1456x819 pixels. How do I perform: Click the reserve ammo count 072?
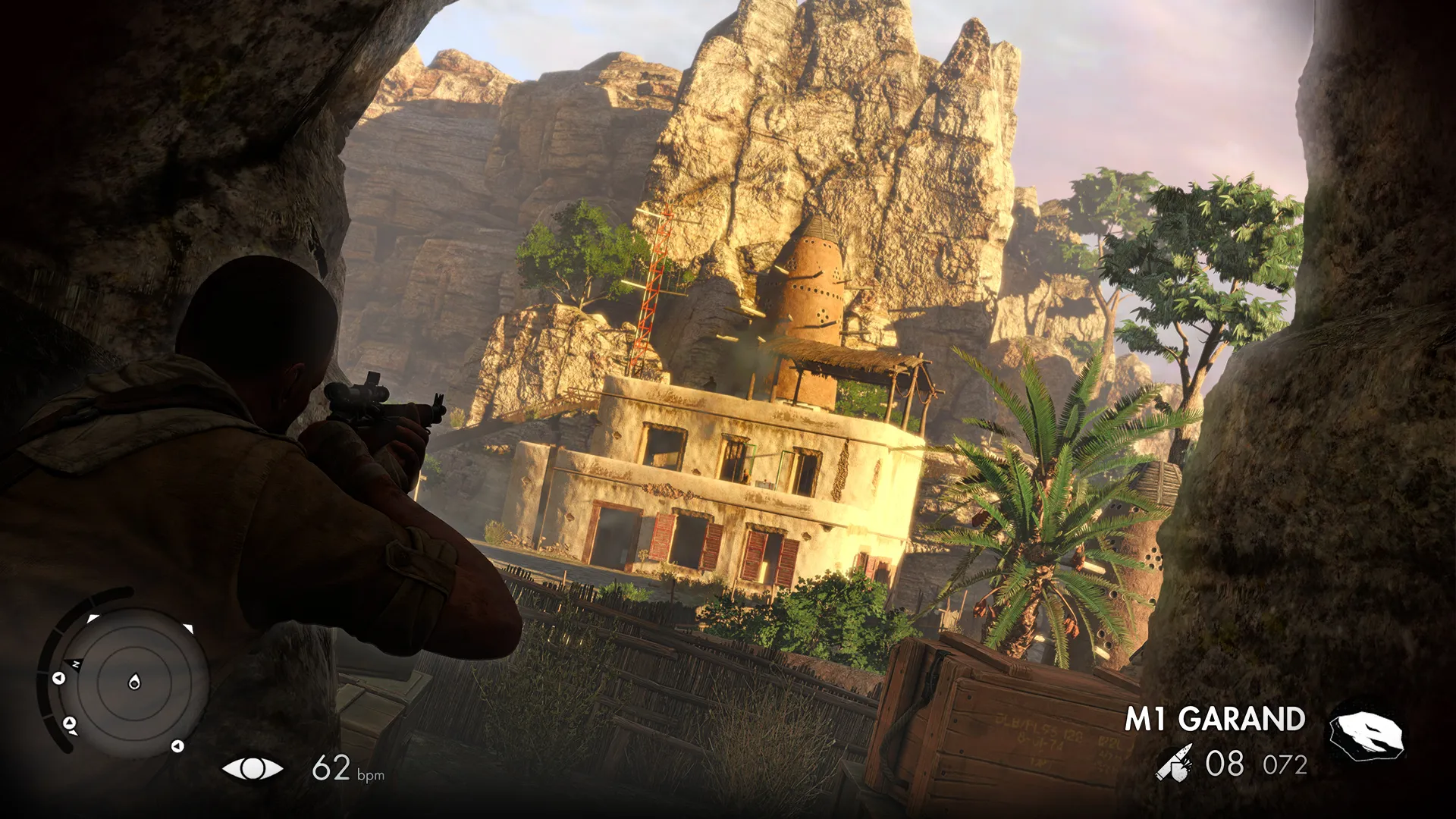[1285, 763]
